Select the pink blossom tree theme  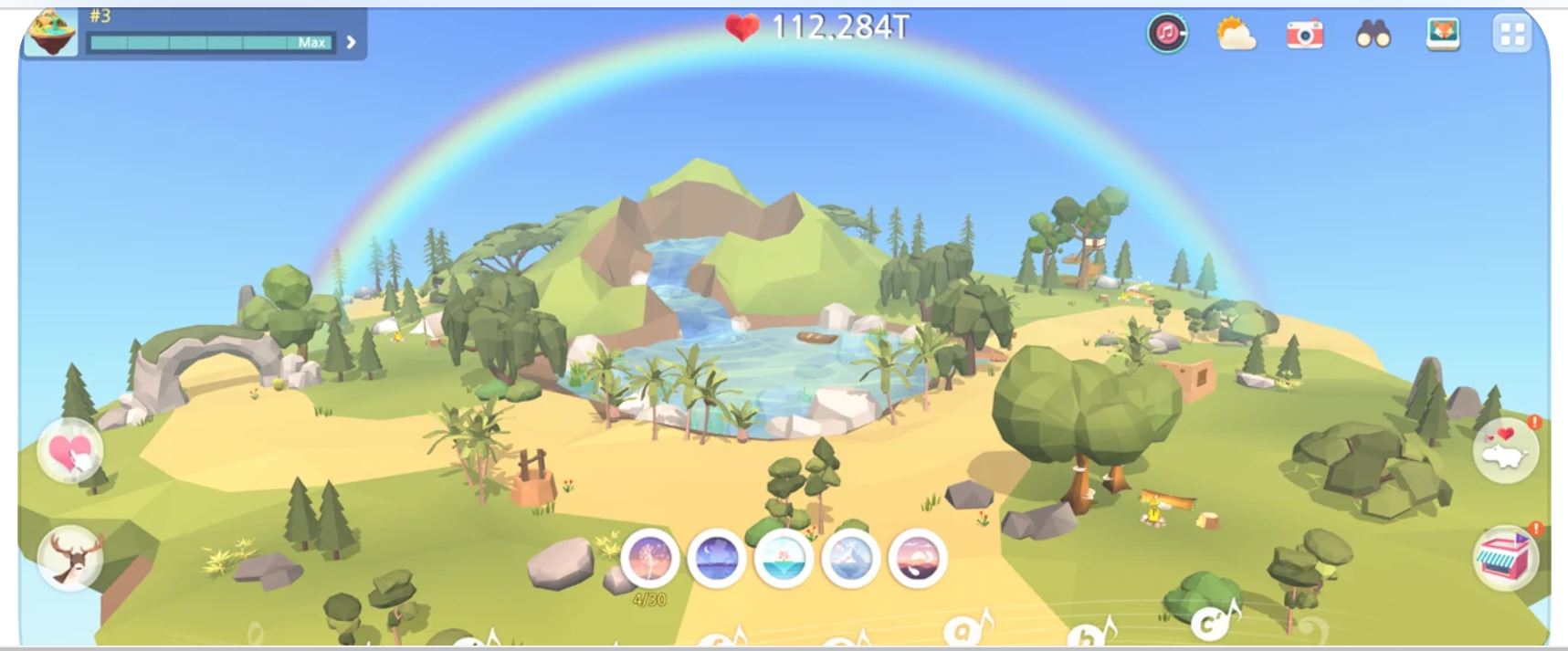649,558
